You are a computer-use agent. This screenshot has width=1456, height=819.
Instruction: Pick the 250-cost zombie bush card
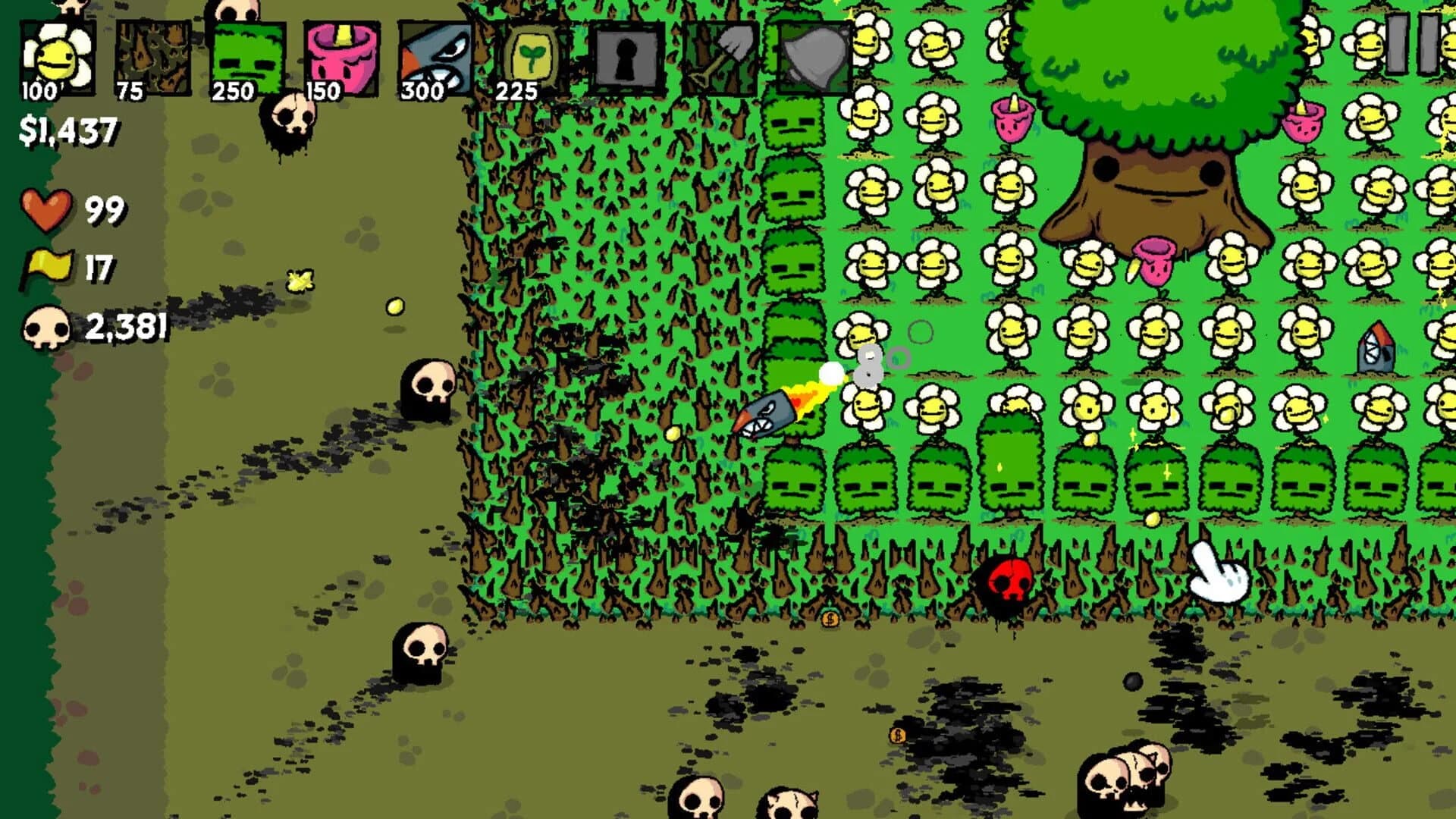pyautogui.click(x=247, y=53)
